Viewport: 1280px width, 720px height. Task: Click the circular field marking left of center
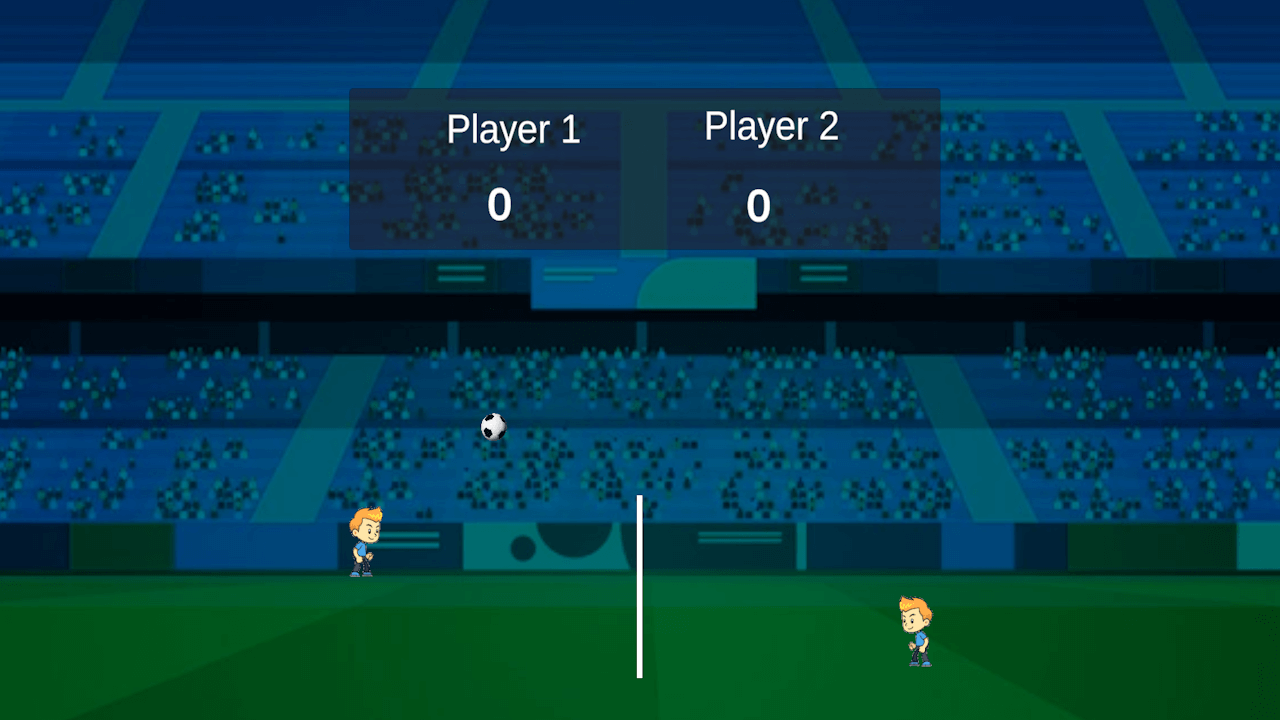[523, 546]
